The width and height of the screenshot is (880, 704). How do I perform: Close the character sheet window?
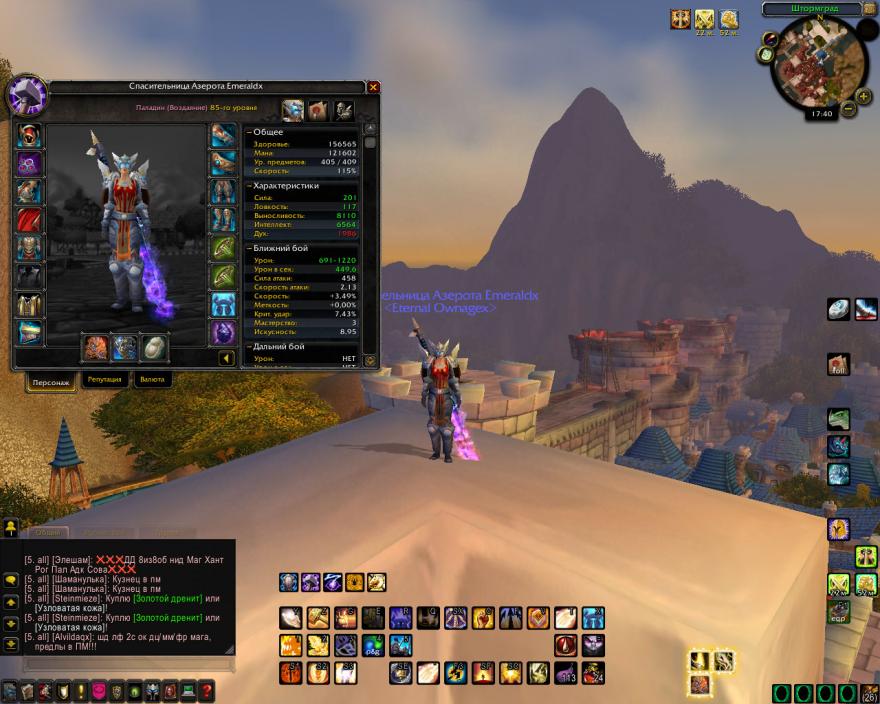point(374,87)
